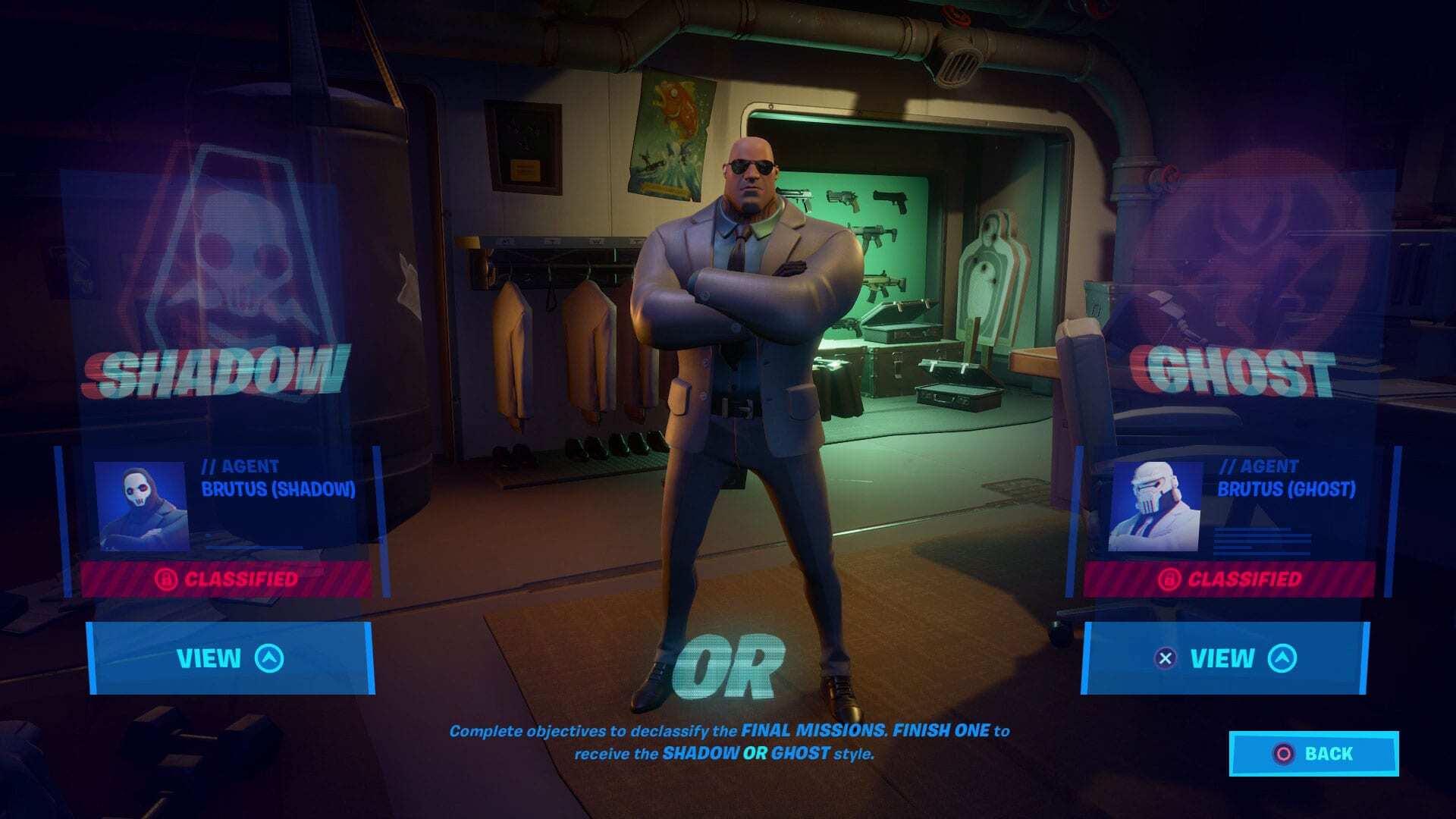The width and height of the screenshot is (1456, 819).
Task: Open the View button under Shadow
Action: coord(230,658)
